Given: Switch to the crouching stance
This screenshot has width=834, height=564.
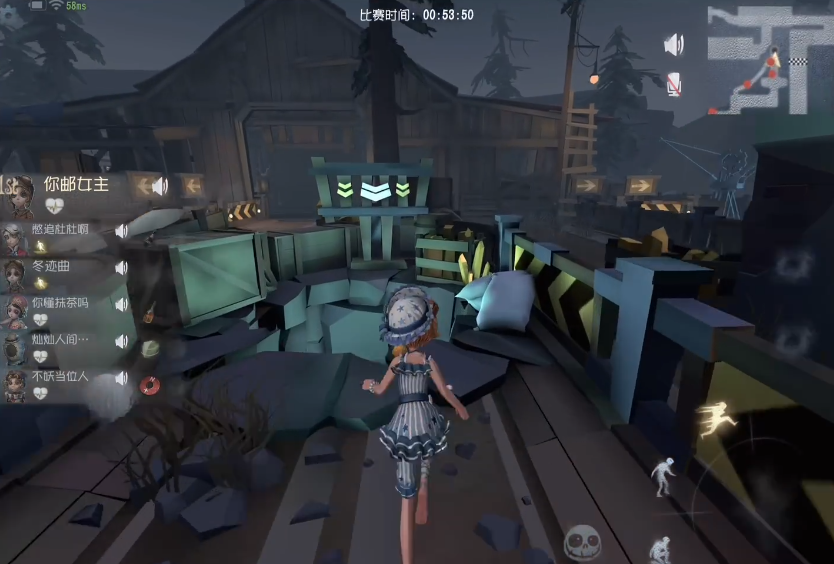Looking at the screenshot, I should (659, 549).
